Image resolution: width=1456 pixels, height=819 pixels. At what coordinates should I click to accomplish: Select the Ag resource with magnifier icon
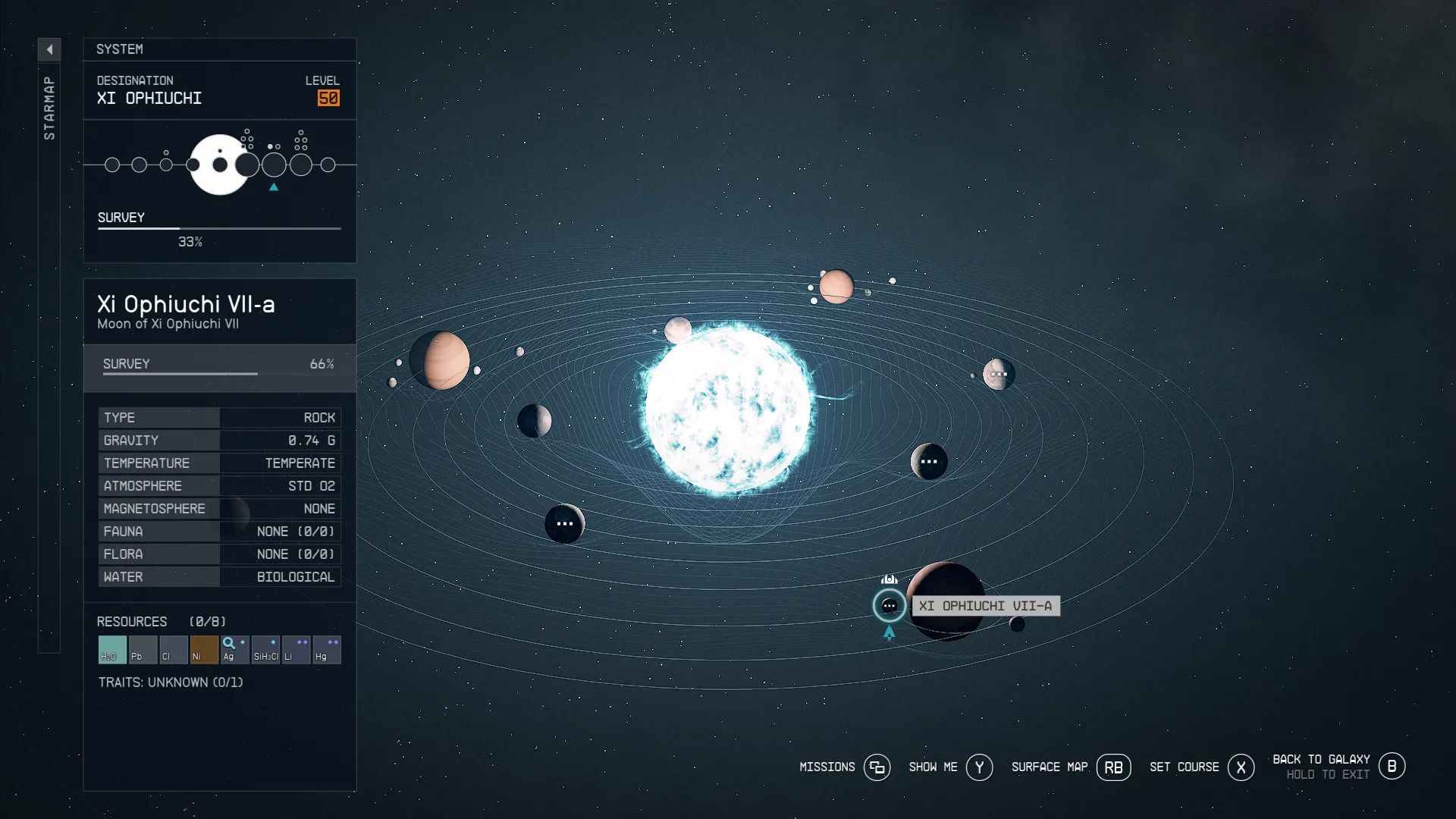tap(234, 649)
